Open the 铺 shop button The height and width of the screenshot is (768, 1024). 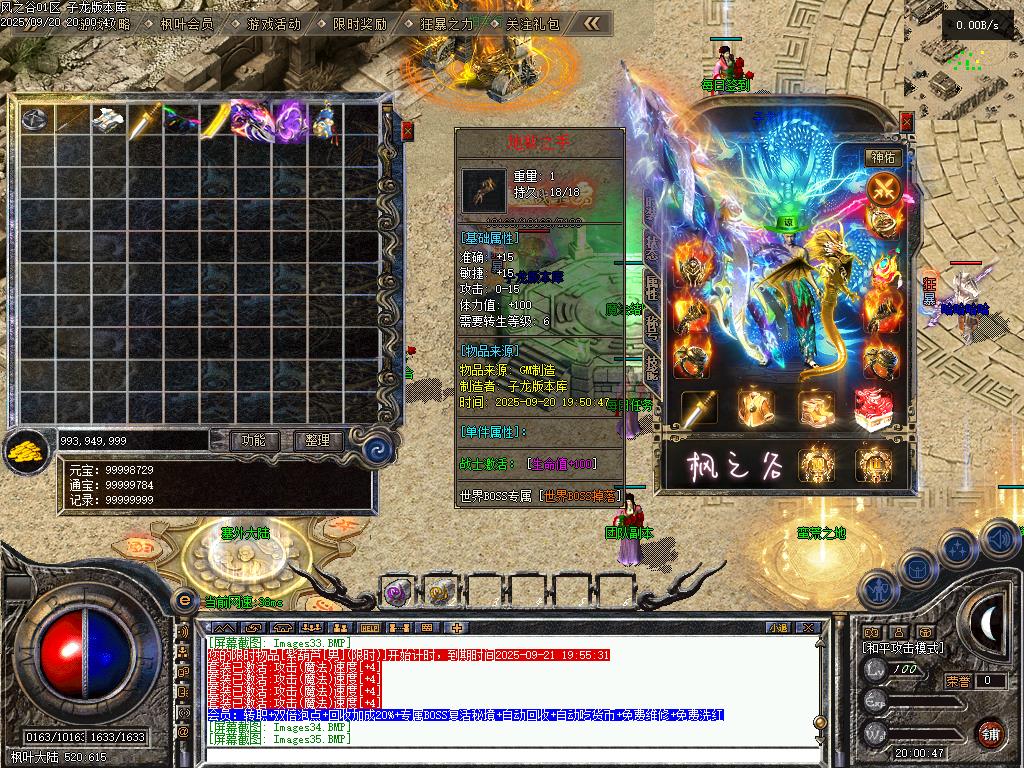point(990,732)
